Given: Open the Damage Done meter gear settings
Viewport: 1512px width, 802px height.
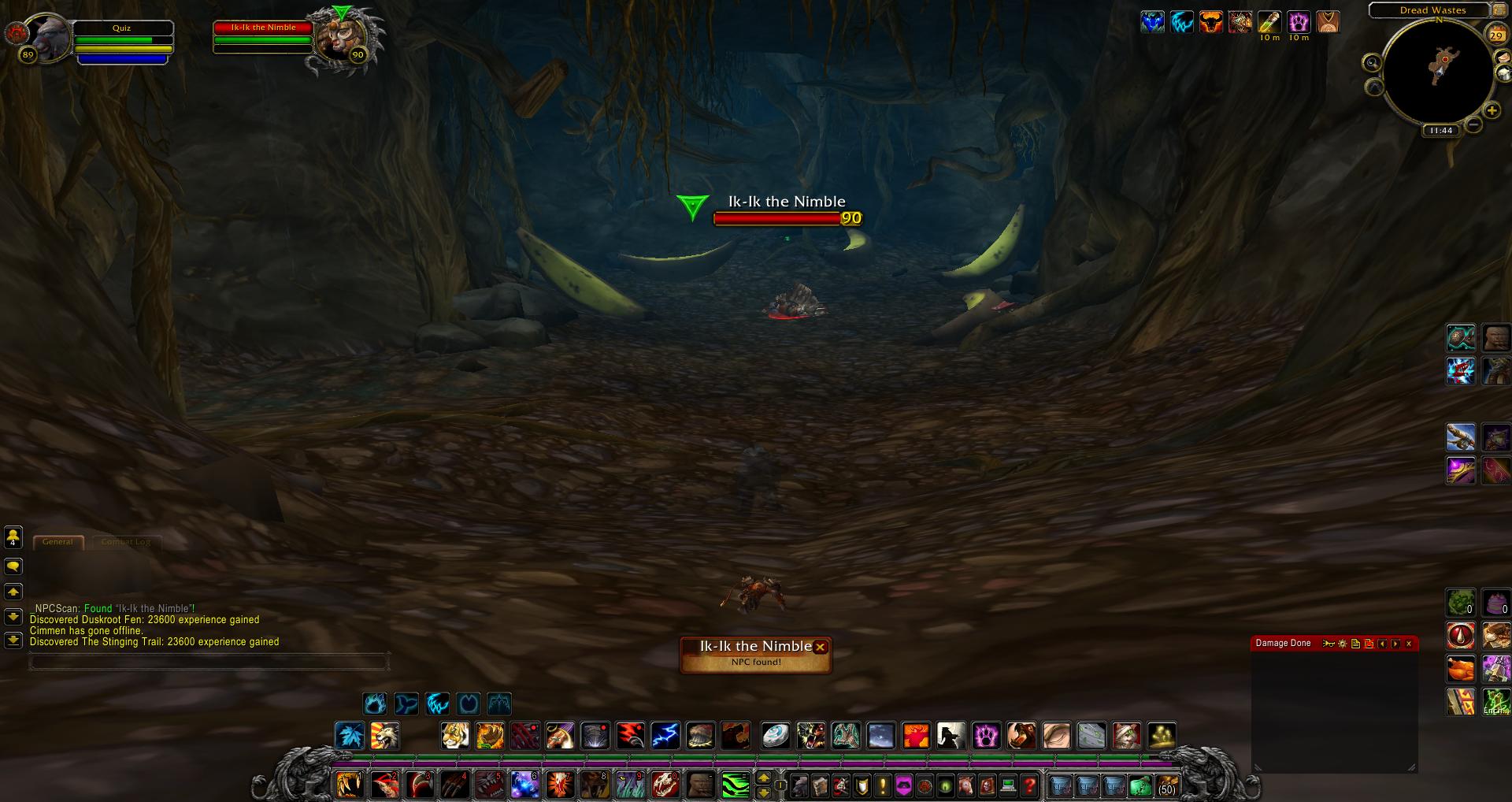Looking at the screenshot, I should (x=1343, y=644).
